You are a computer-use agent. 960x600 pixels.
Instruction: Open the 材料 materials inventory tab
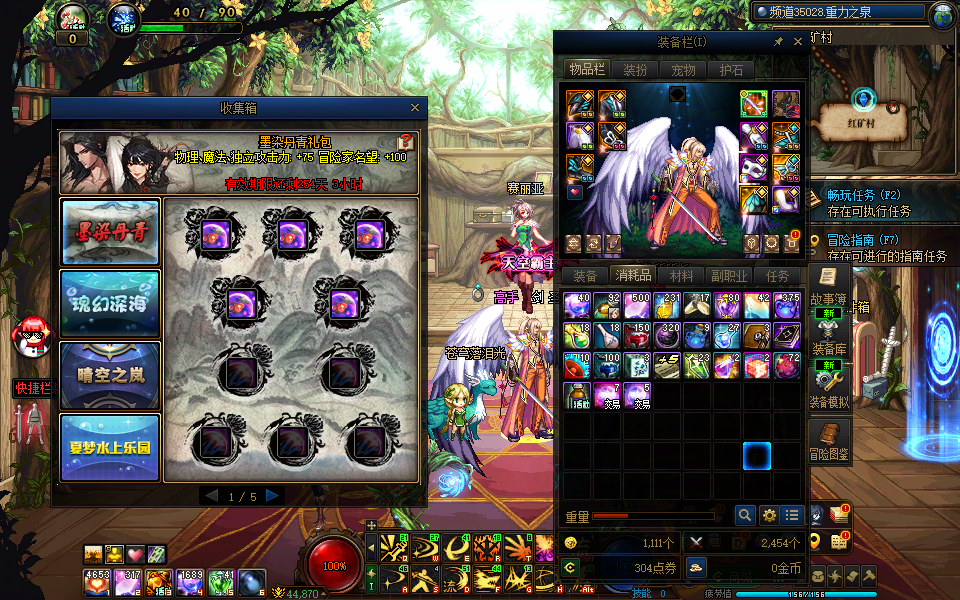coord(681,276)
